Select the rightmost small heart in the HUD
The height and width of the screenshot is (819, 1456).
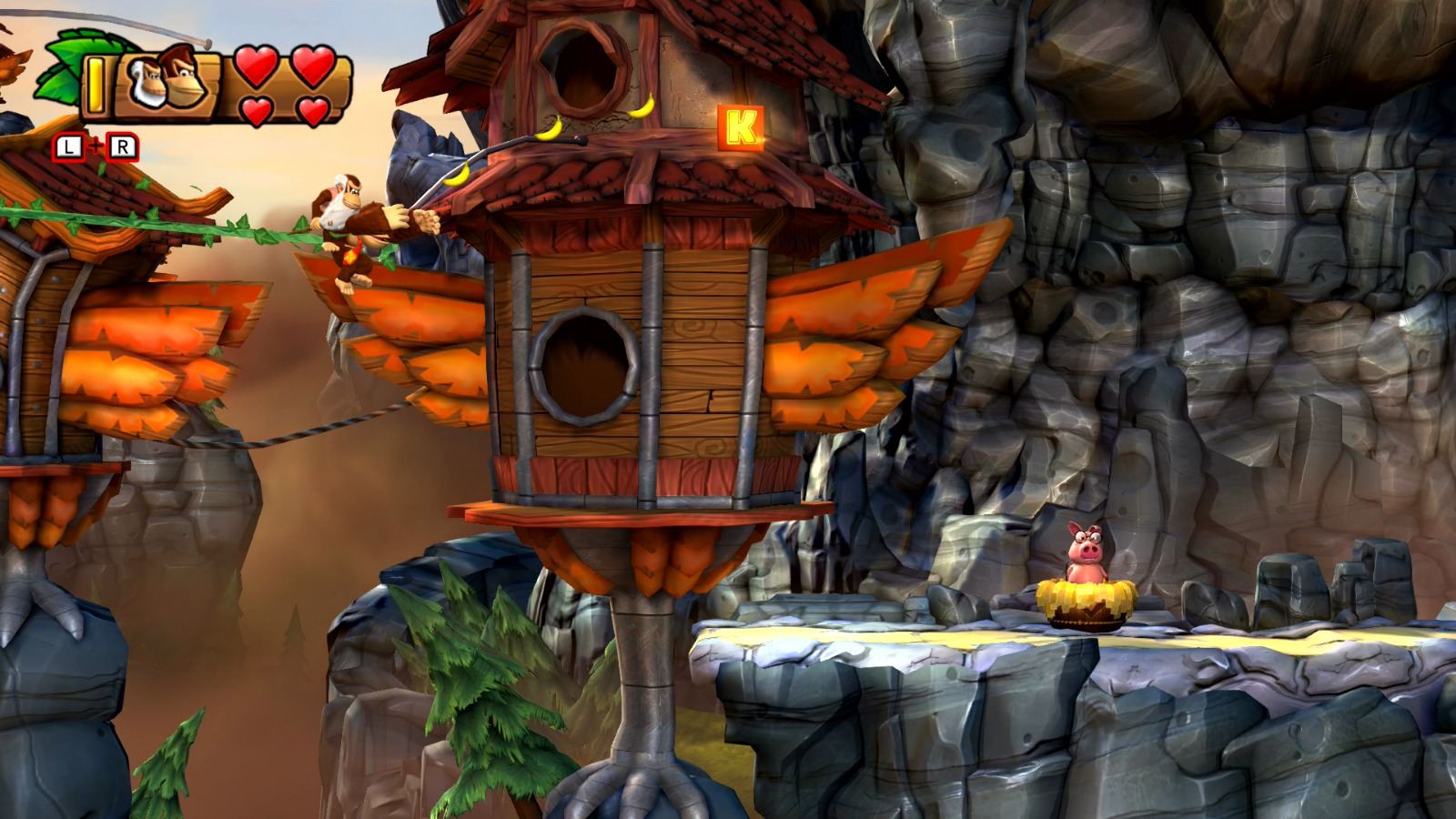click(314, 111)
